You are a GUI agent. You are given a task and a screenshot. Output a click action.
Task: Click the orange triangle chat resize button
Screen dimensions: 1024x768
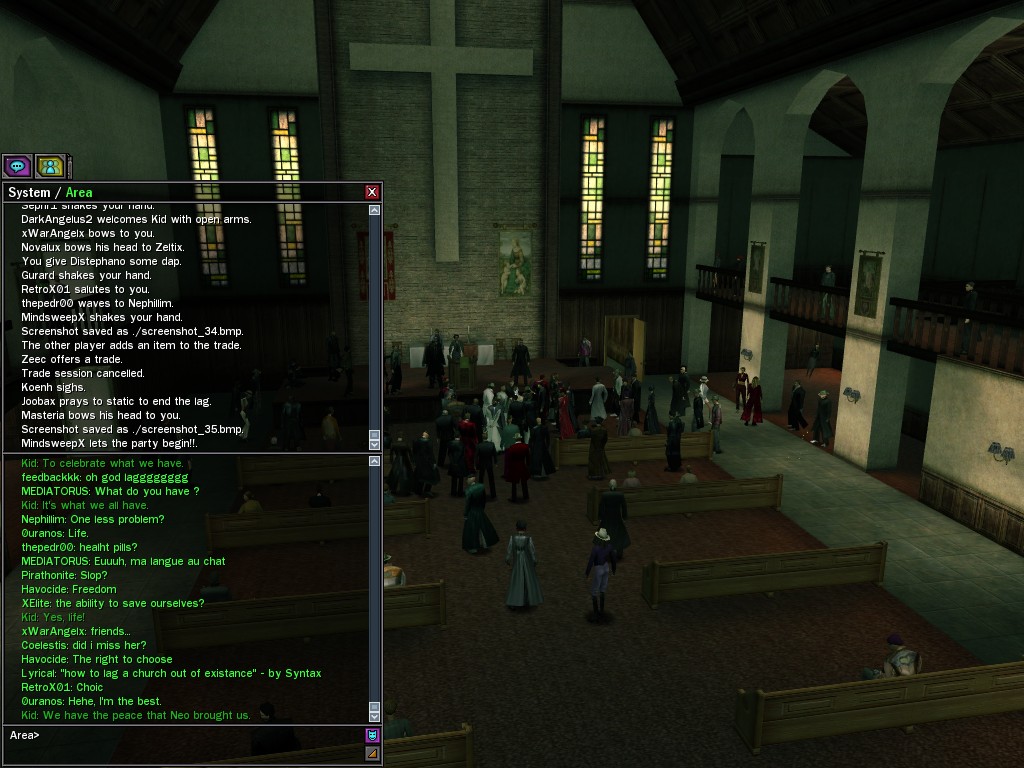pos(372,753)
